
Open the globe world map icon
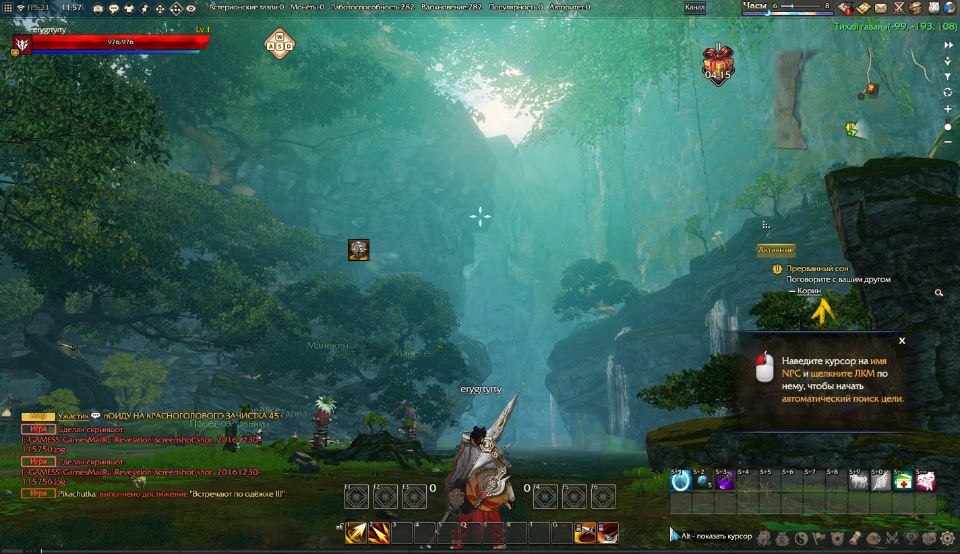(949, 8)
